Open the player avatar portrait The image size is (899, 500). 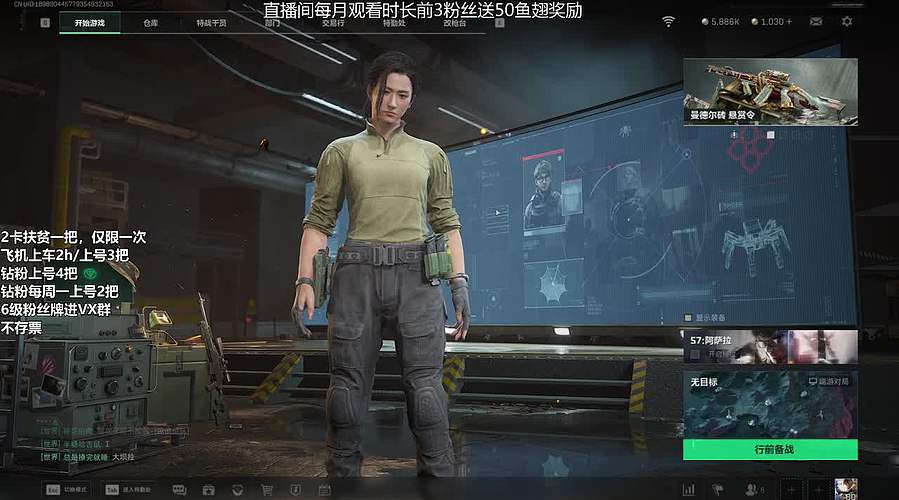tap(846, 489)
